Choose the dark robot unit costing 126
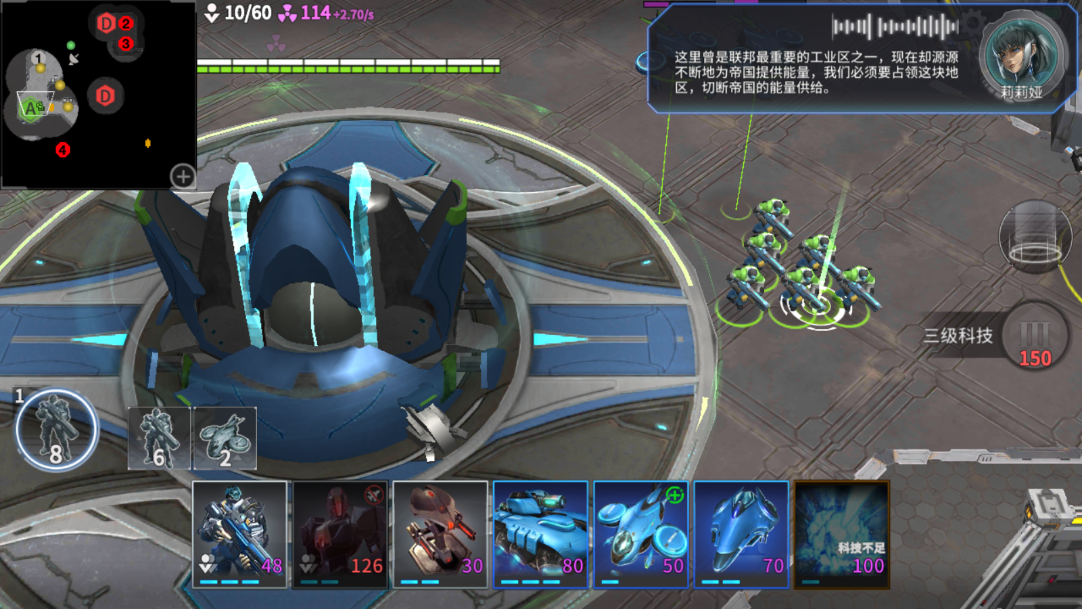The image size is (1082, 609). (x=340, y=533)
